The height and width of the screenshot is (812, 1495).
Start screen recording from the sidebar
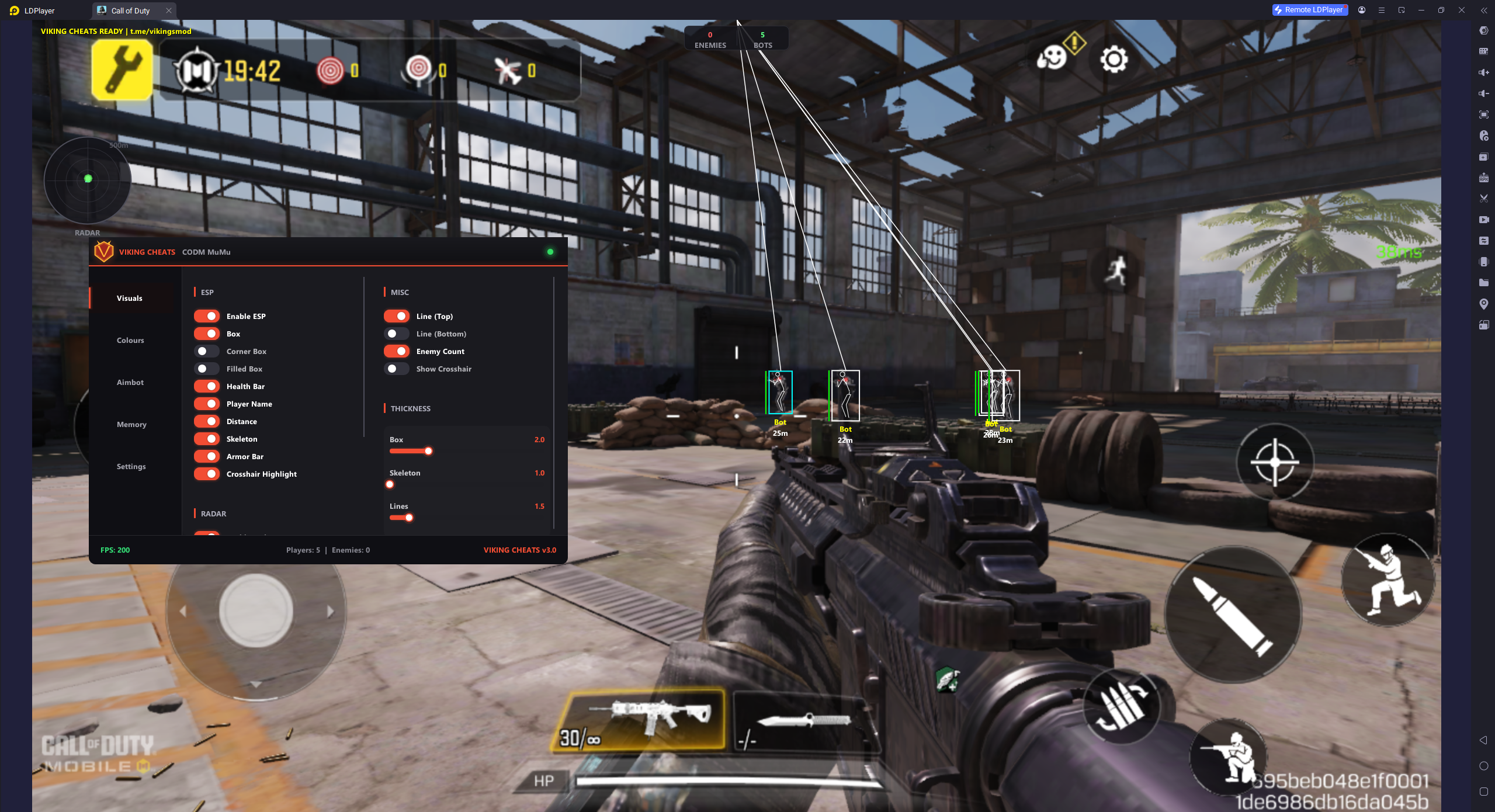(x=1484, y=220)
